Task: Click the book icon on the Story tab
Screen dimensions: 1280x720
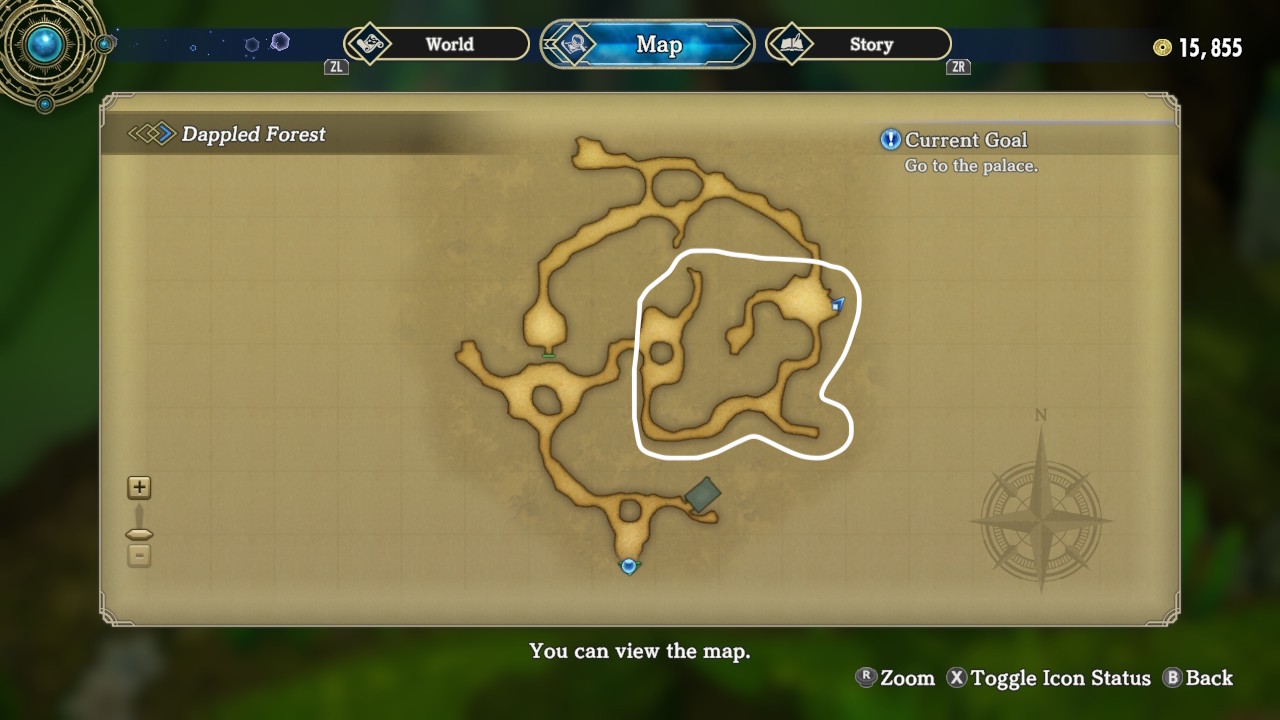Action: [x=789, y=44]
